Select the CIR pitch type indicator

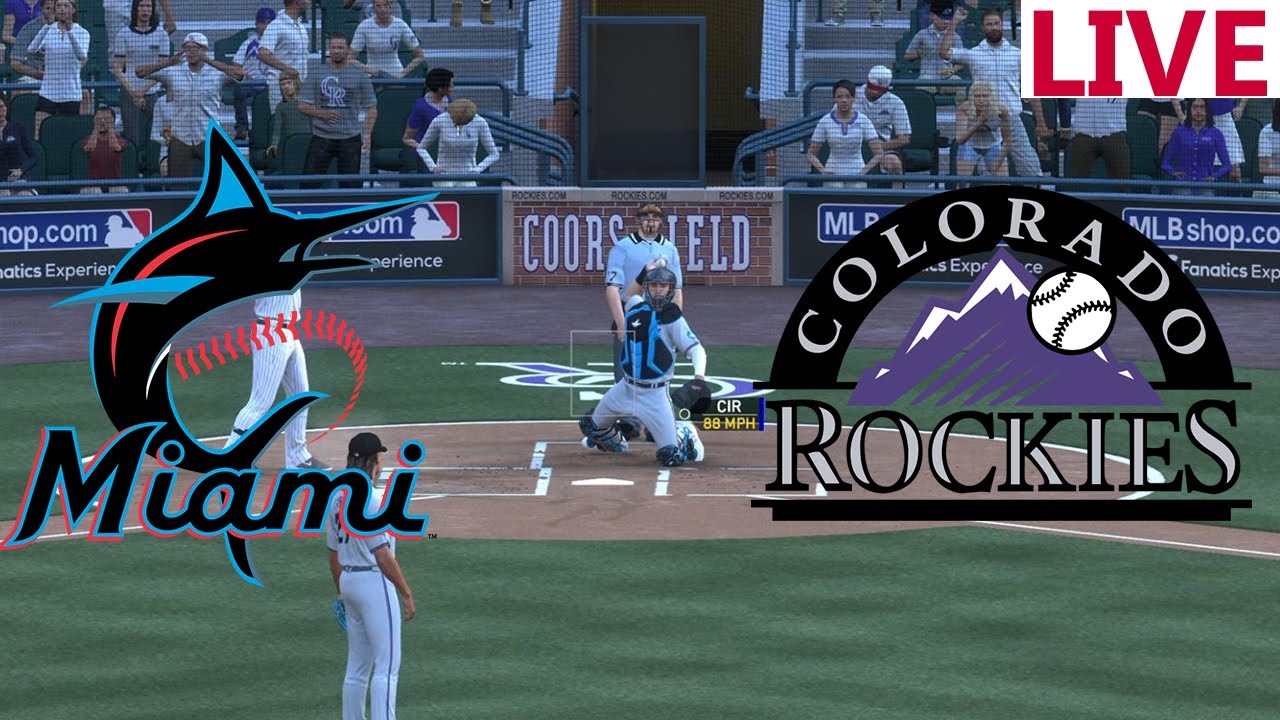coord(729,405)
